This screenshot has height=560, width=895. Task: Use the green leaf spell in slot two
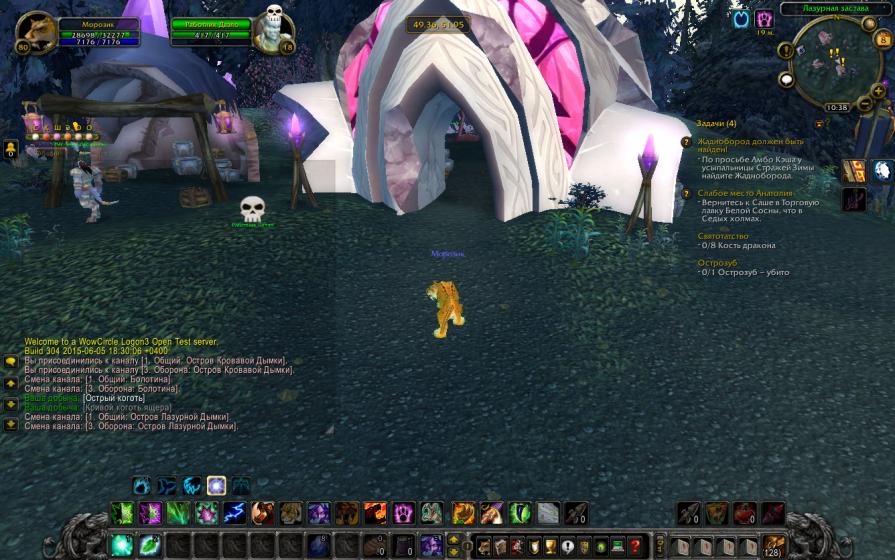coord(149,546)
